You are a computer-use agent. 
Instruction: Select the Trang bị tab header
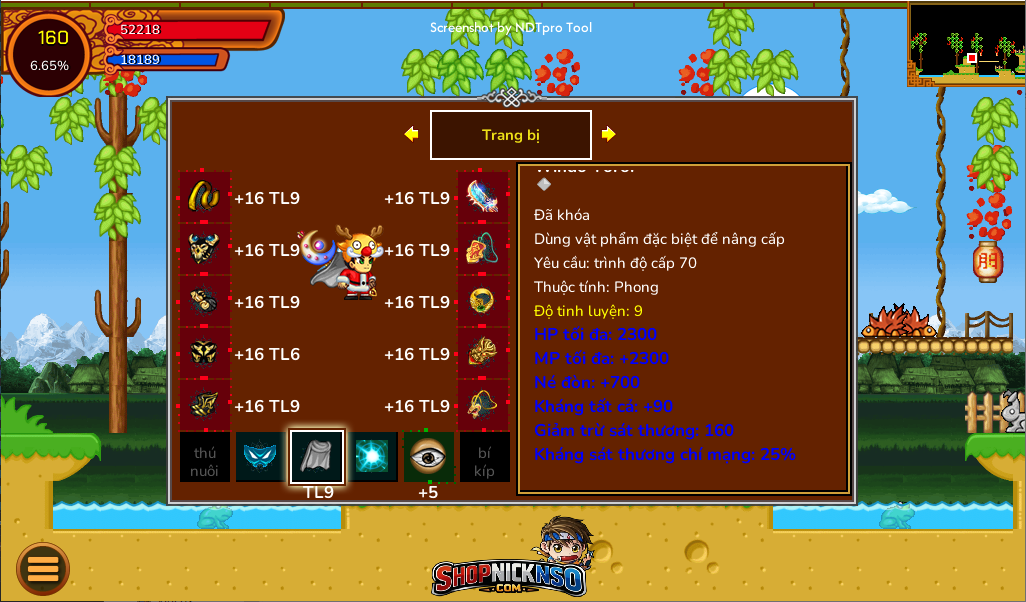click(x=510, y=135)
